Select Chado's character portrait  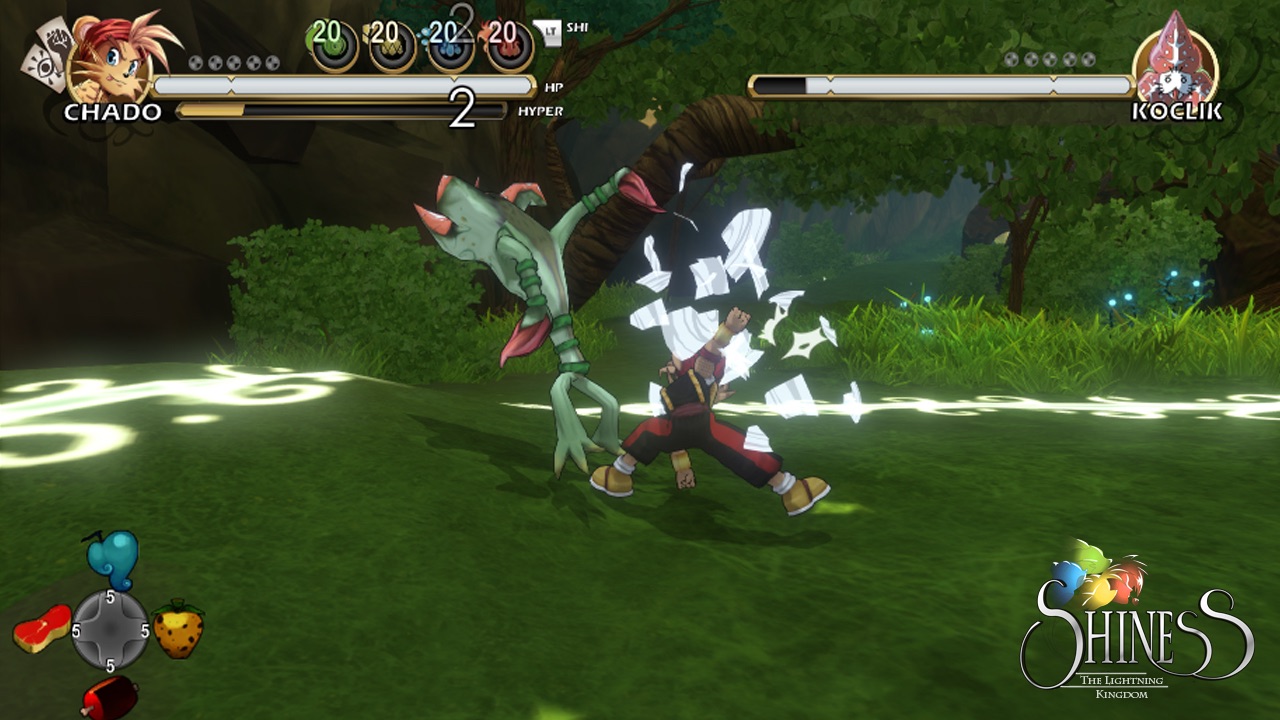(110, 62)
